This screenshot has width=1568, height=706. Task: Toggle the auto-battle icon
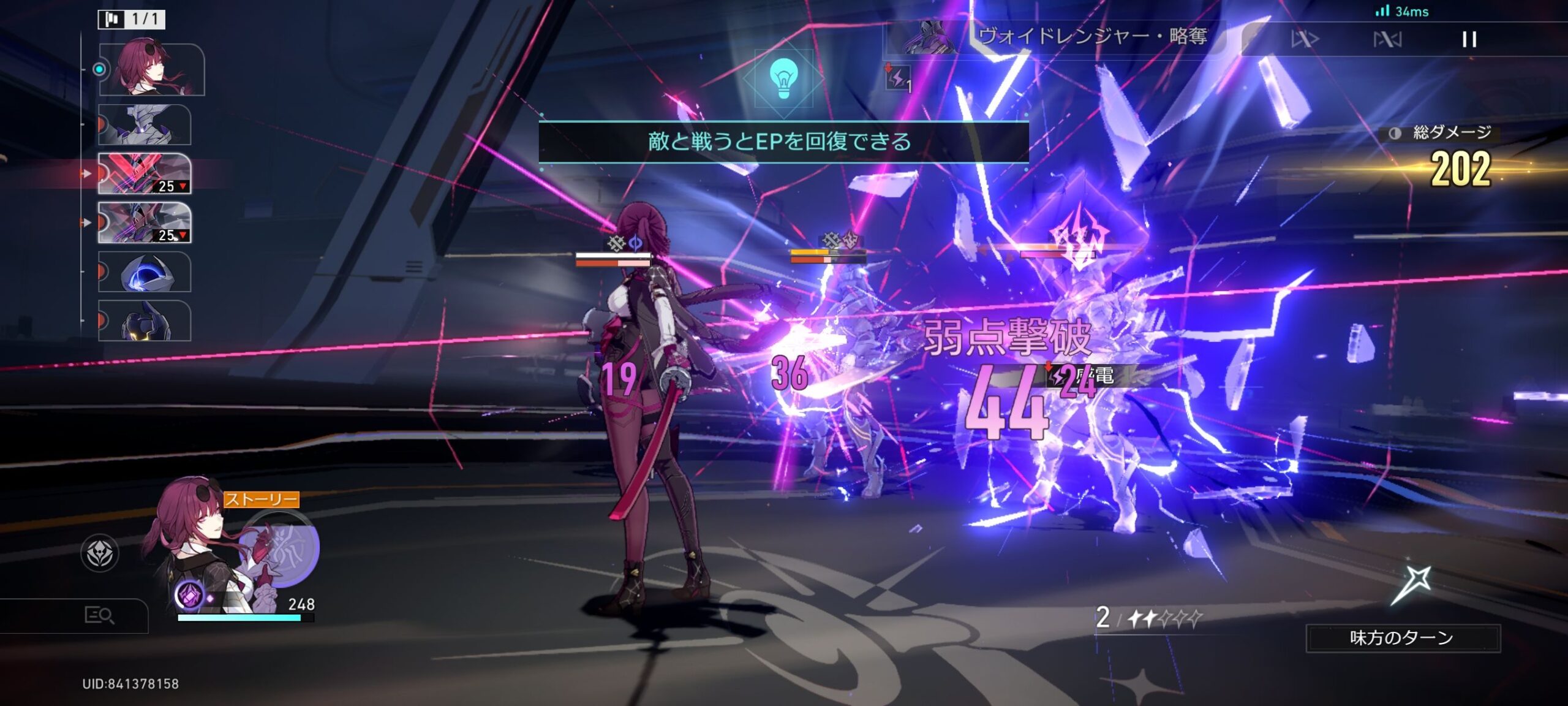tap(1387, 39)
